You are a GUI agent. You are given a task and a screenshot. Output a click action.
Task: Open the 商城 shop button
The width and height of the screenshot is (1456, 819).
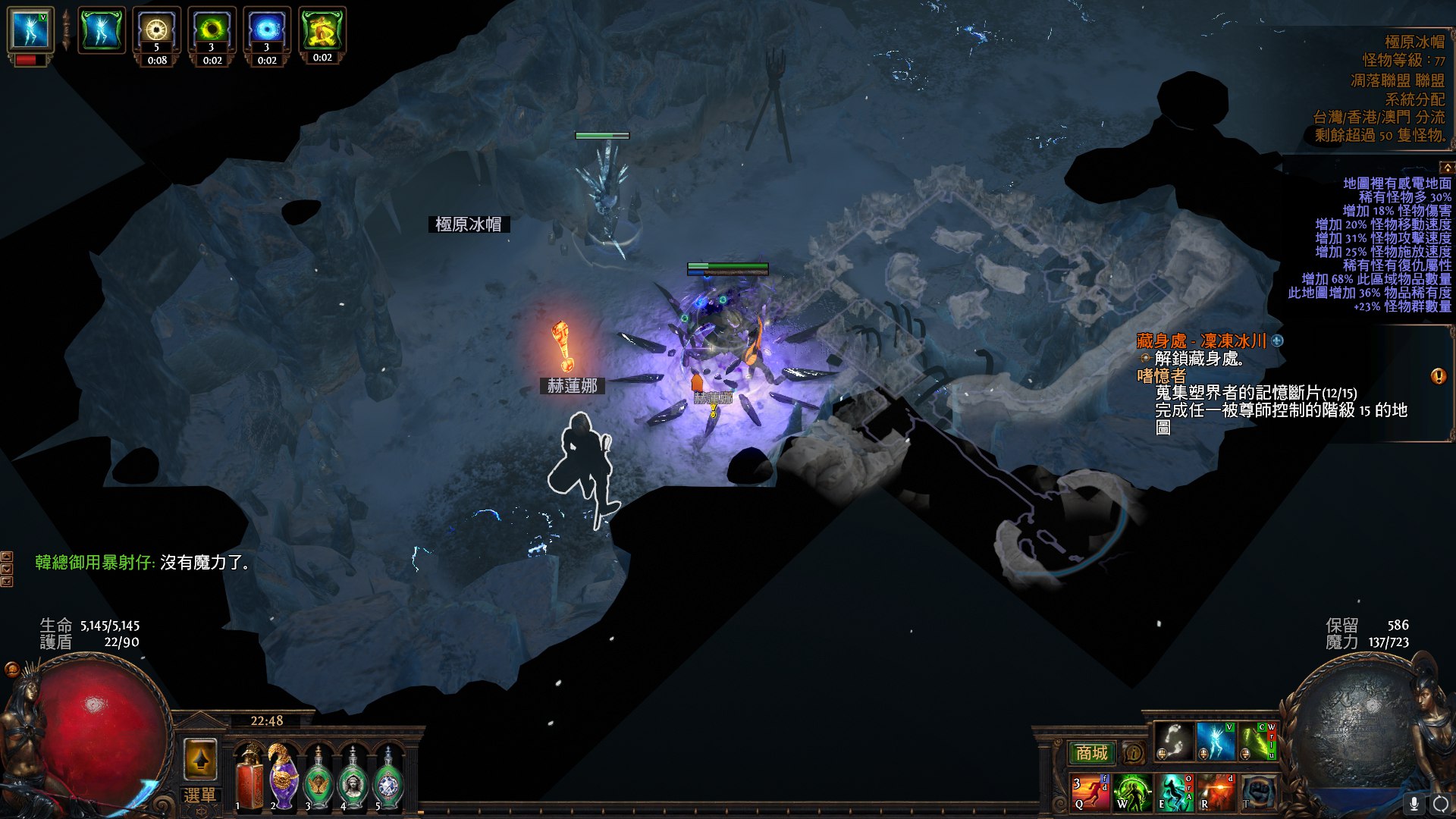[x=1091, y=753]
